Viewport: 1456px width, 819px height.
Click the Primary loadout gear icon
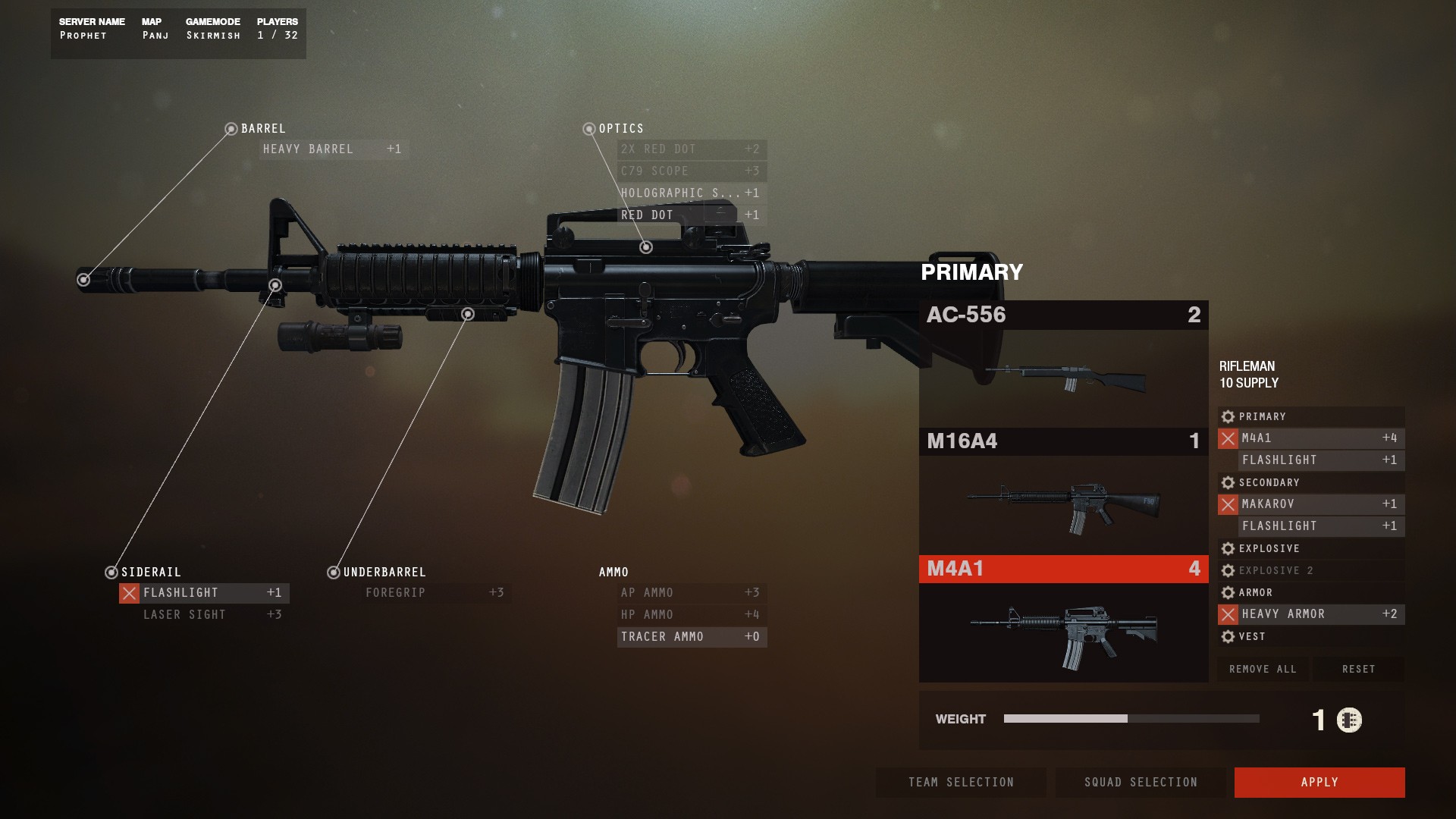click(x=1228, y=416)
